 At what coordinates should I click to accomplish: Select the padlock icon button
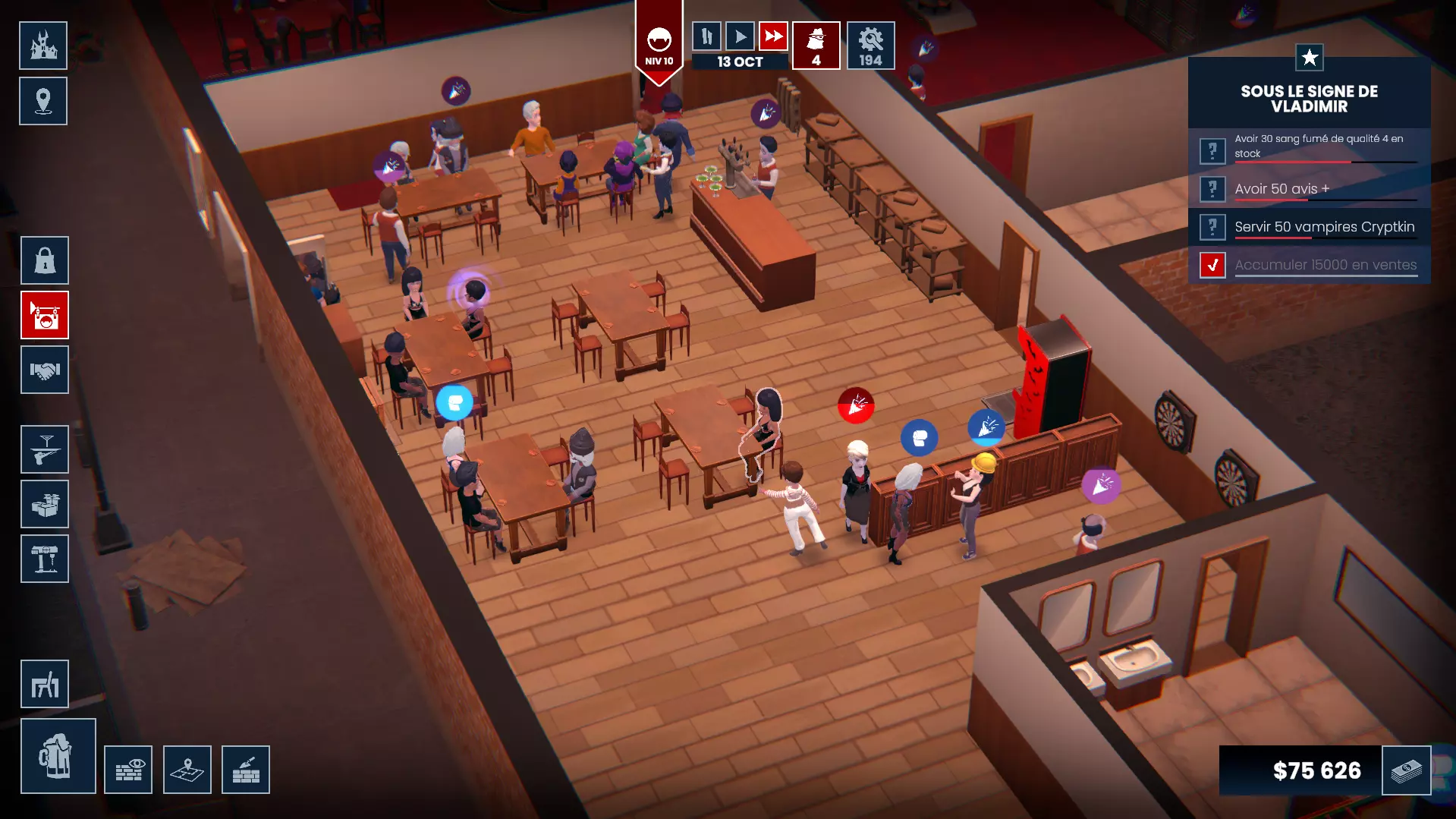click(x=45, y=260)
